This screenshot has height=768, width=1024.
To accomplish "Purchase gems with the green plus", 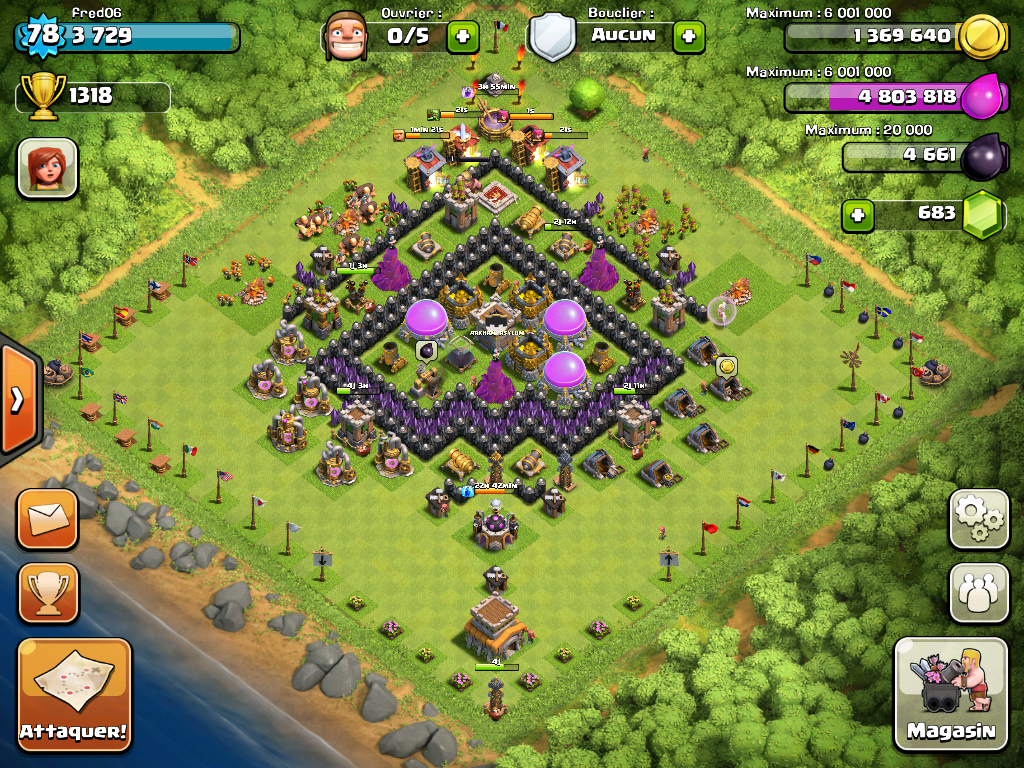I will [856, 214].
